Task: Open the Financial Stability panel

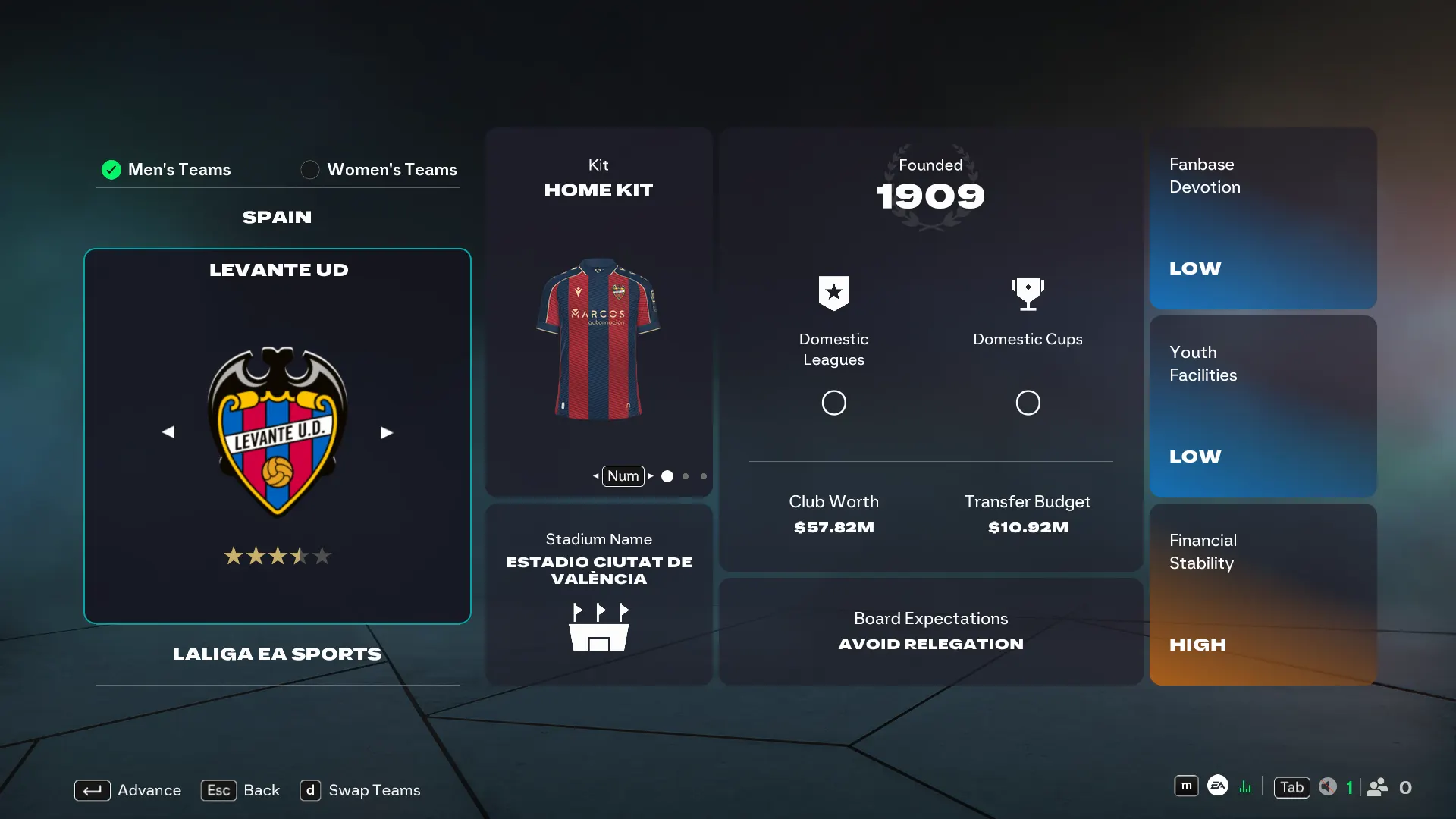Action: [1263, 595]
